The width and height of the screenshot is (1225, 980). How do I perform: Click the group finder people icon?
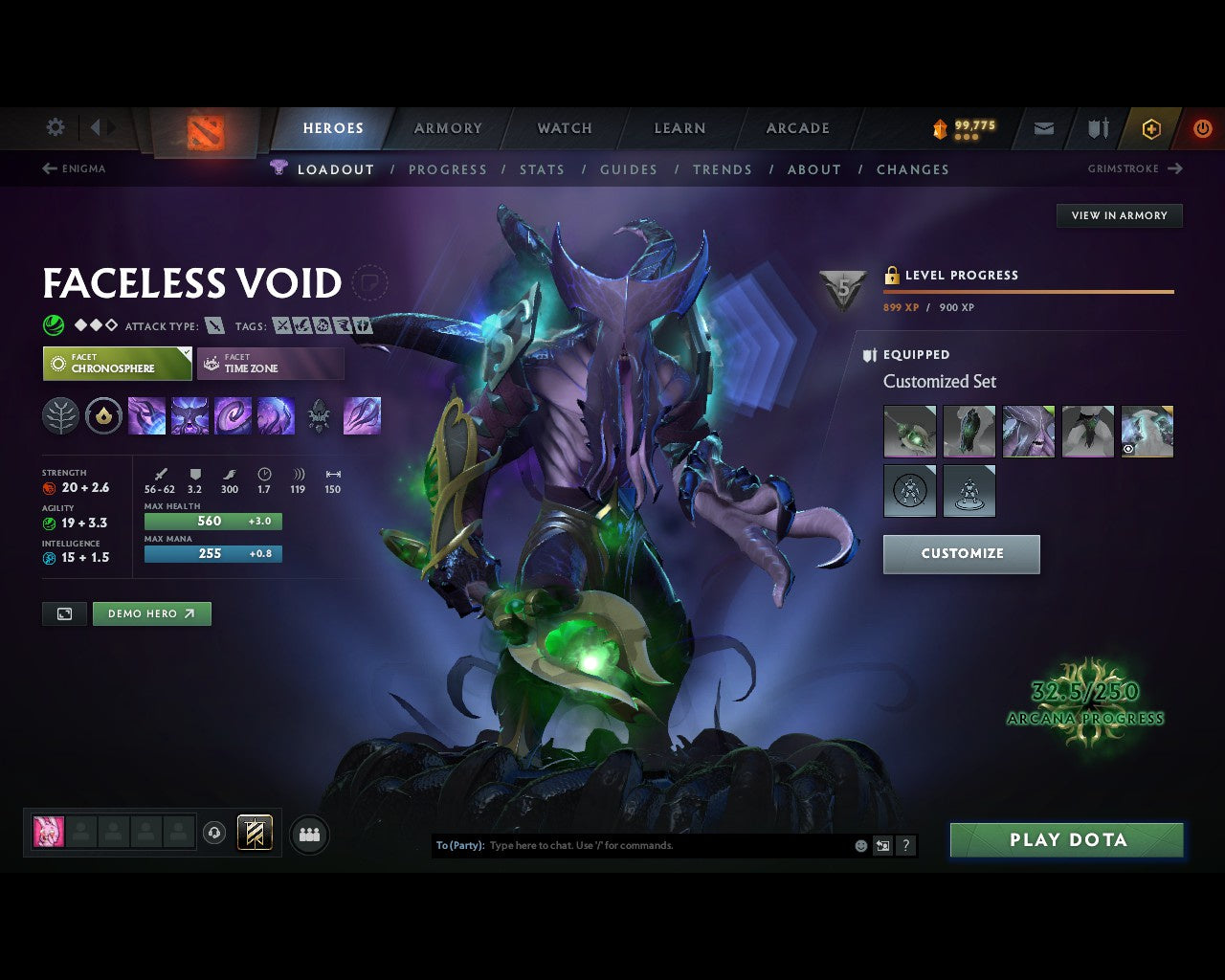308,833
